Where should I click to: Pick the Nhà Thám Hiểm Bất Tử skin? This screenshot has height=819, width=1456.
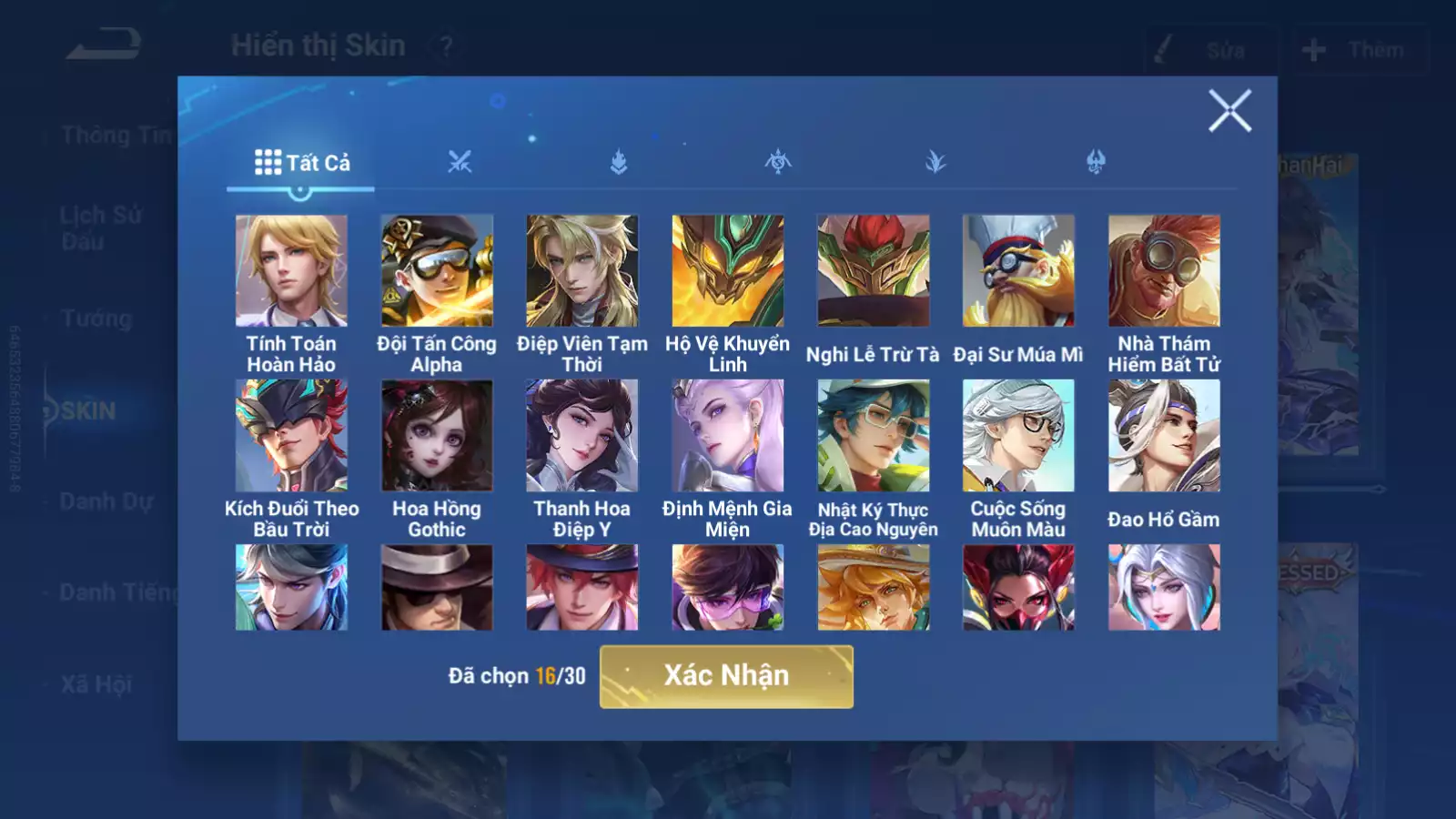tap(1164, 270)
